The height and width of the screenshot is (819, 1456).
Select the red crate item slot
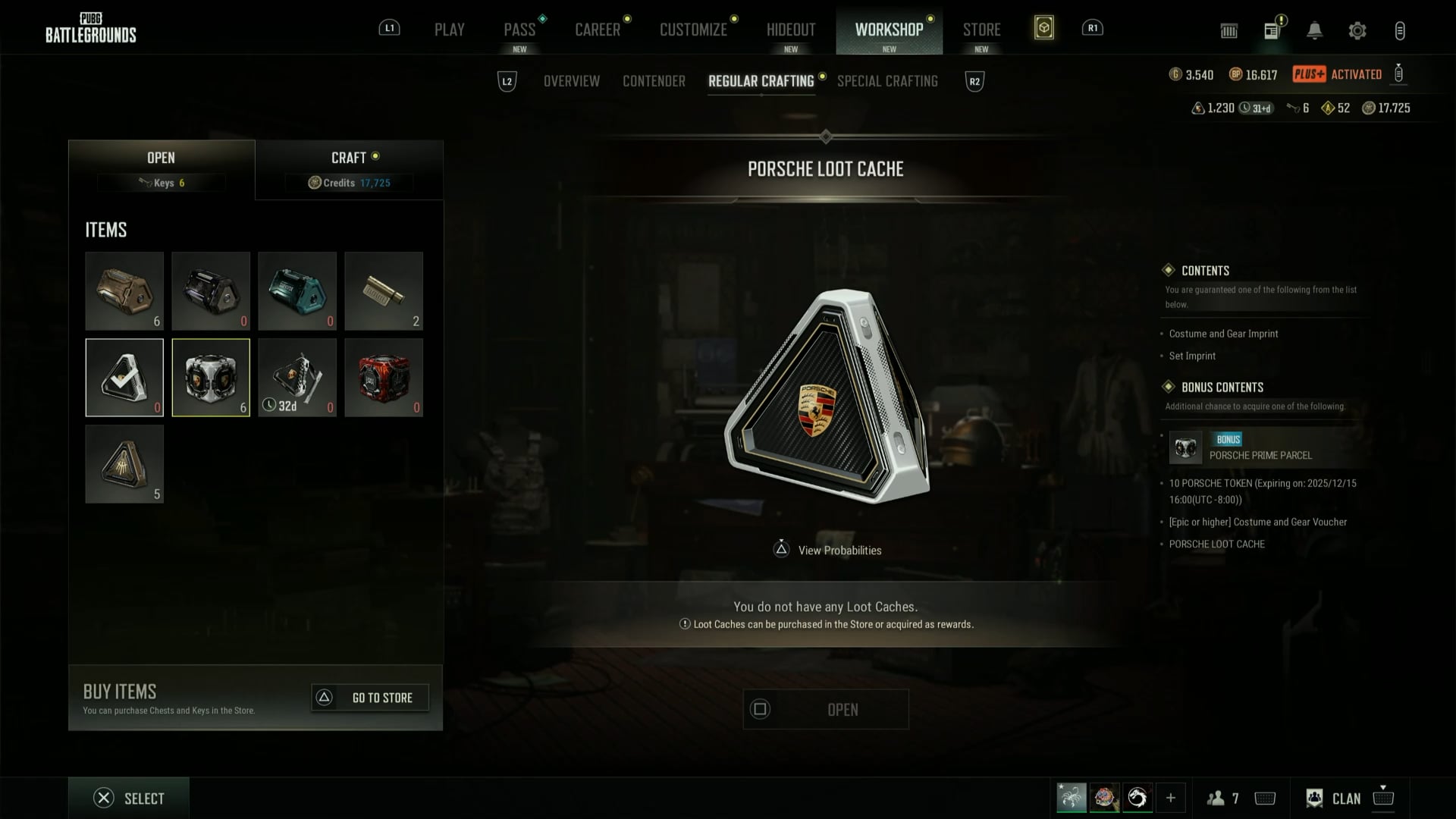[384, 378]
